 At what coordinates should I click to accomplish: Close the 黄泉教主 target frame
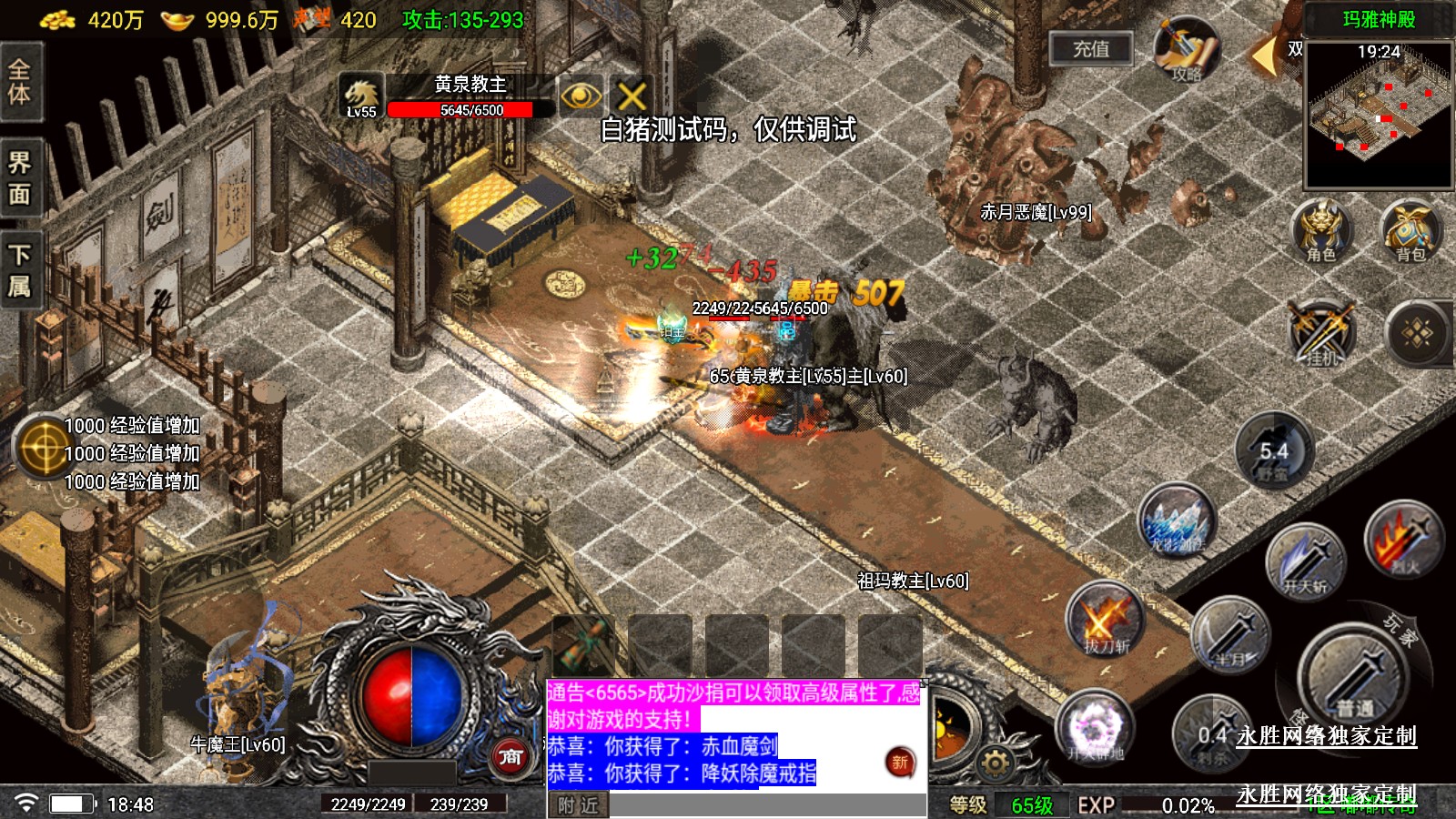pos(632,96)
